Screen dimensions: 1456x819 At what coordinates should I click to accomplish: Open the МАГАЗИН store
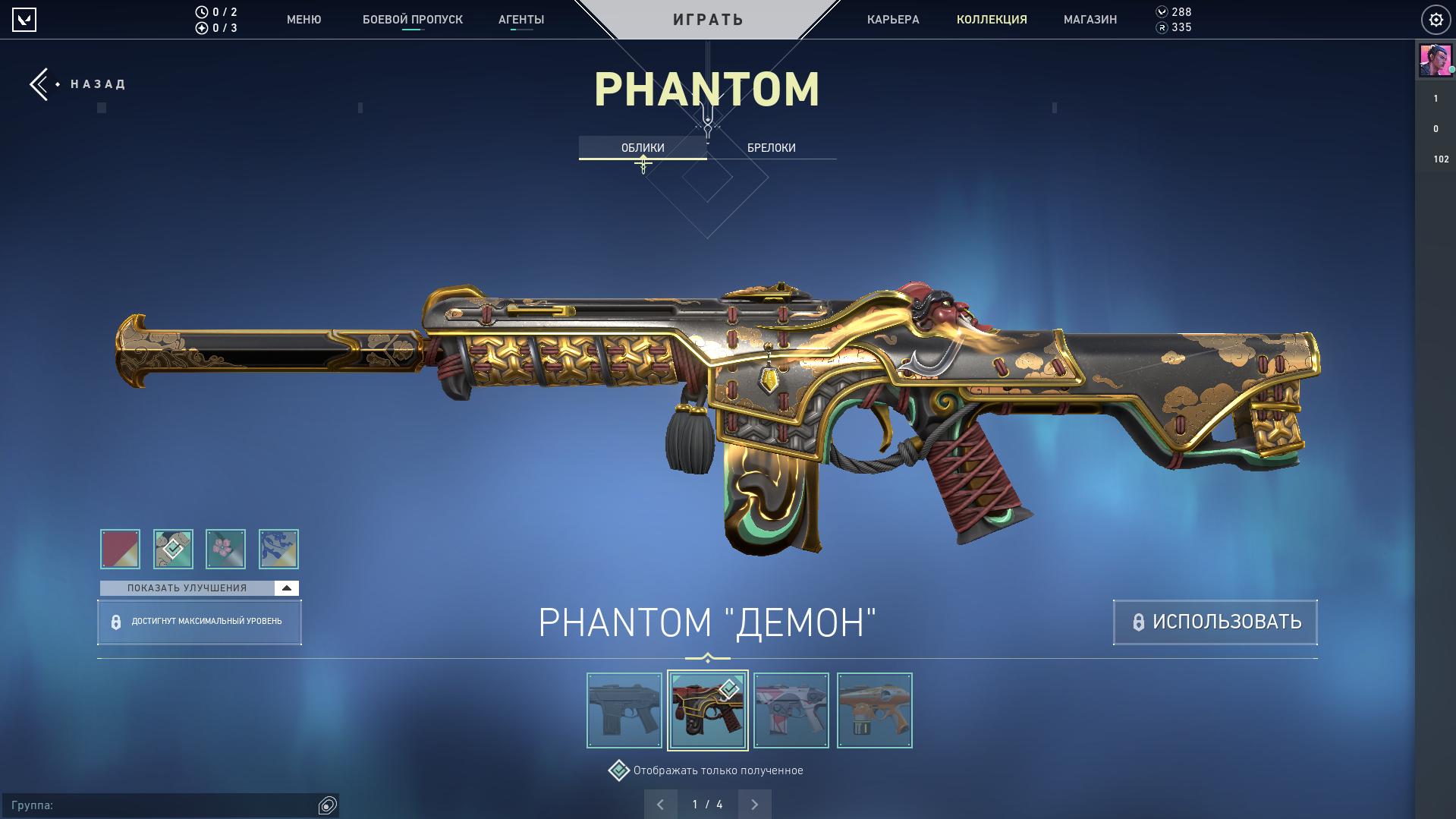pyautogui.click(x=1090, y=20)
